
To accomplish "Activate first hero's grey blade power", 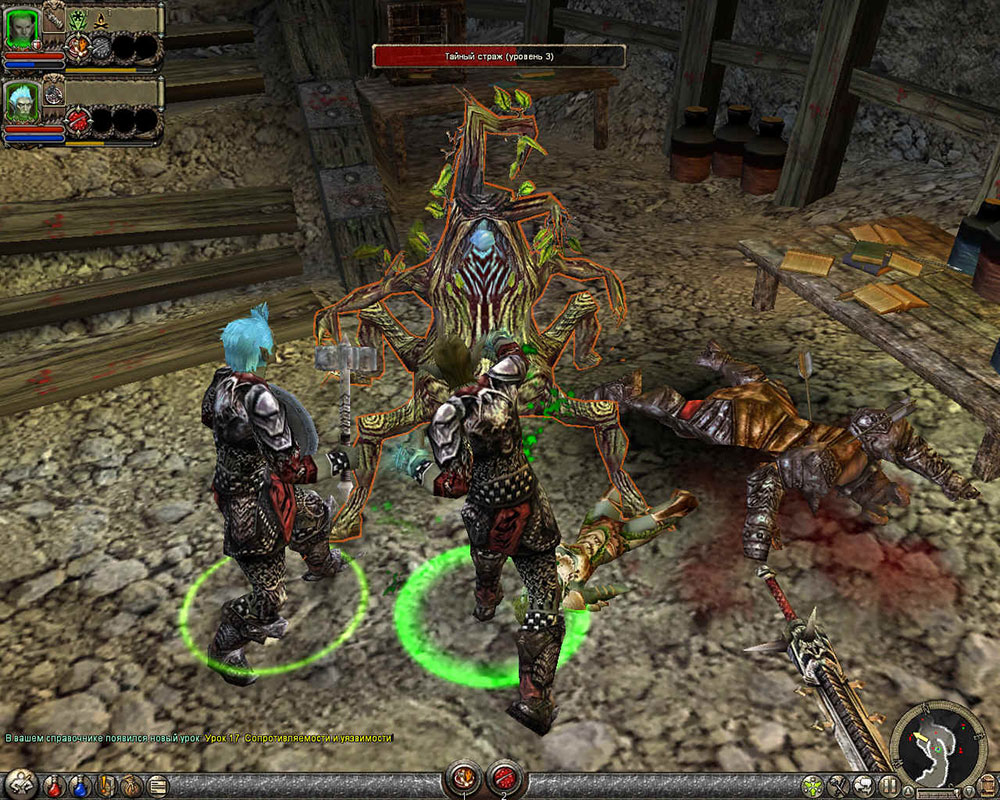I will tap(100, 46).
